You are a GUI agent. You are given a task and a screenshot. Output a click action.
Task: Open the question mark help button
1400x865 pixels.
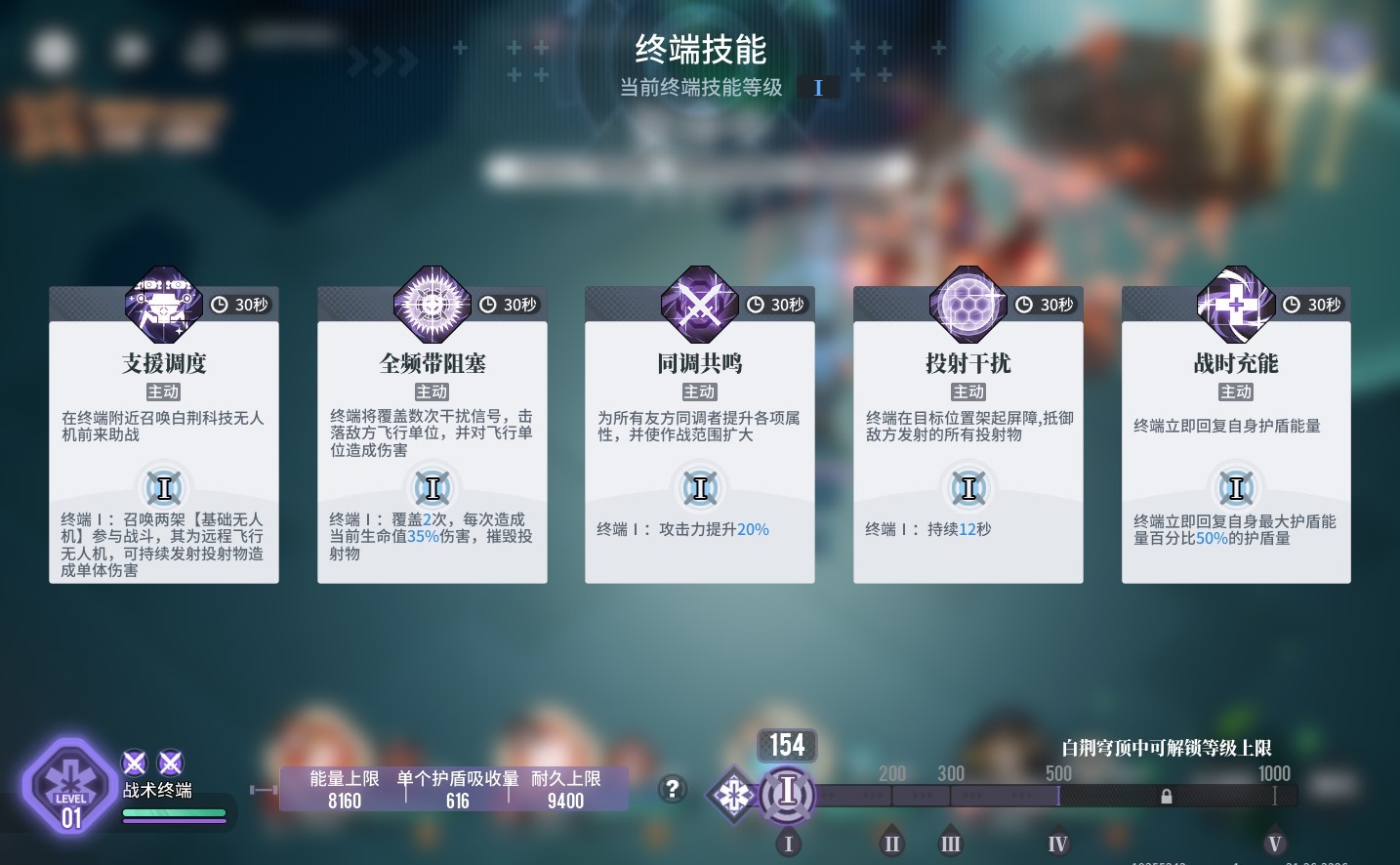point(673,789)
